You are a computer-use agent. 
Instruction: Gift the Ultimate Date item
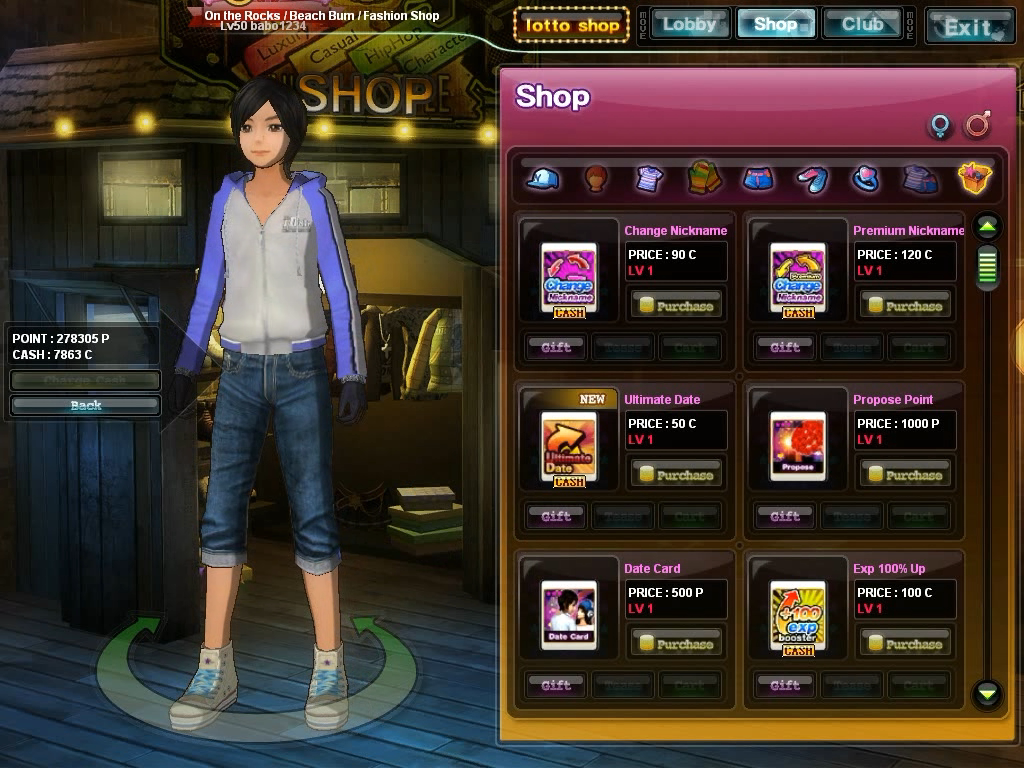[x=556, y=516]
